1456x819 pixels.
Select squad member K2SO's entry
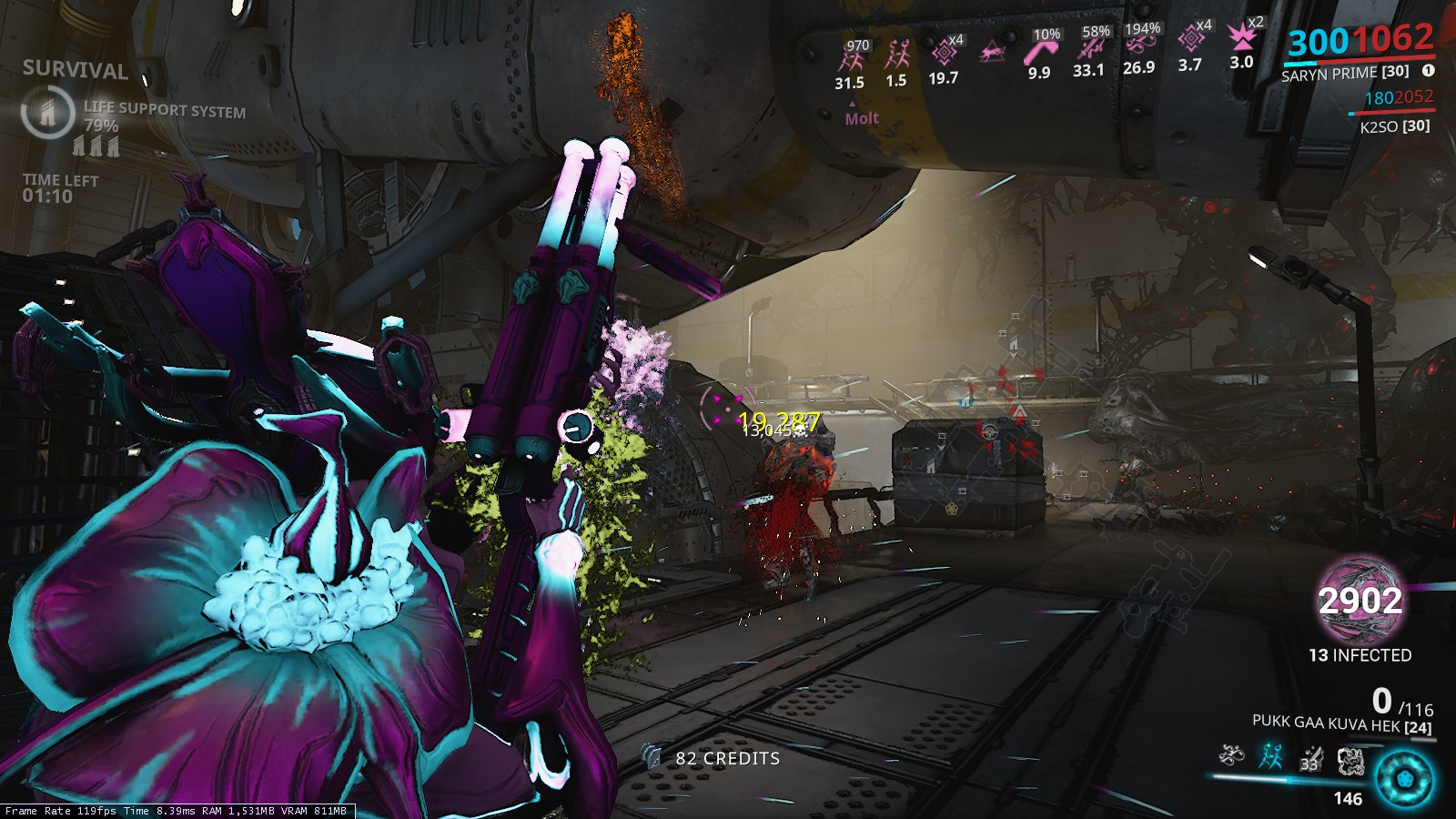coord(1394,126)
